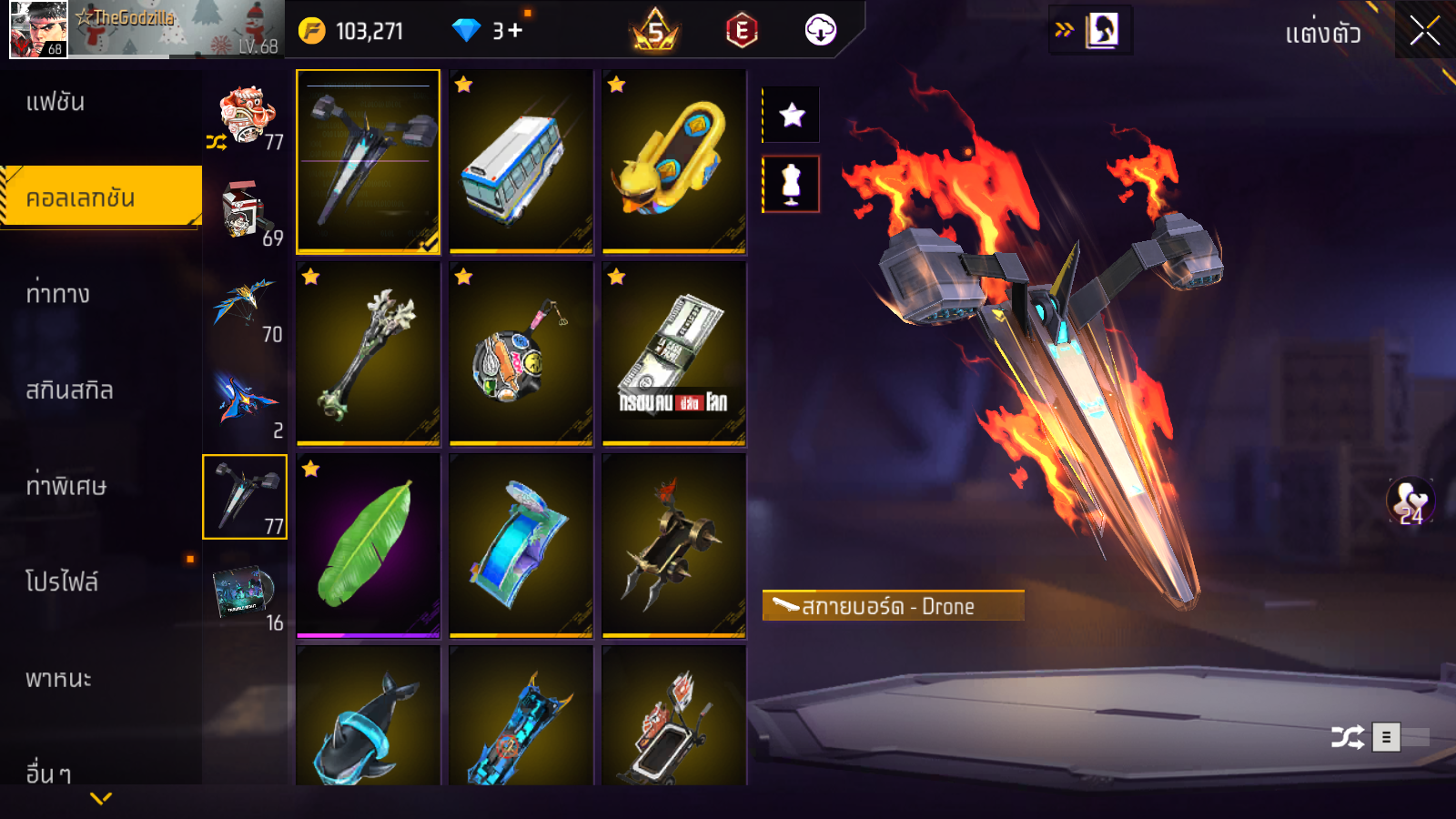
Task: Open the parachute skins subcategory
Action: click(x=244, y=305)
